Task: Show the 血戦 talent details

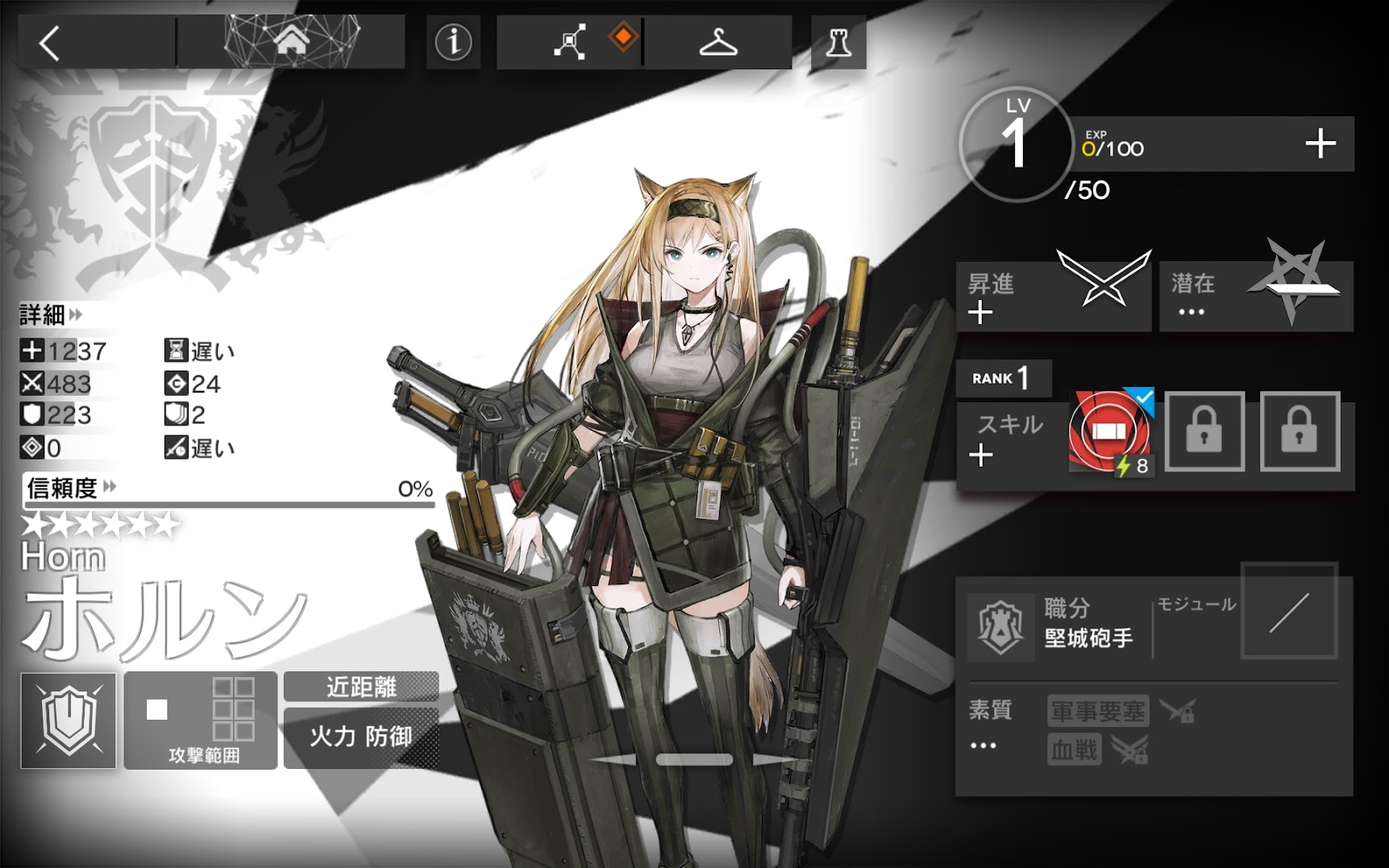Action: 1075,750
